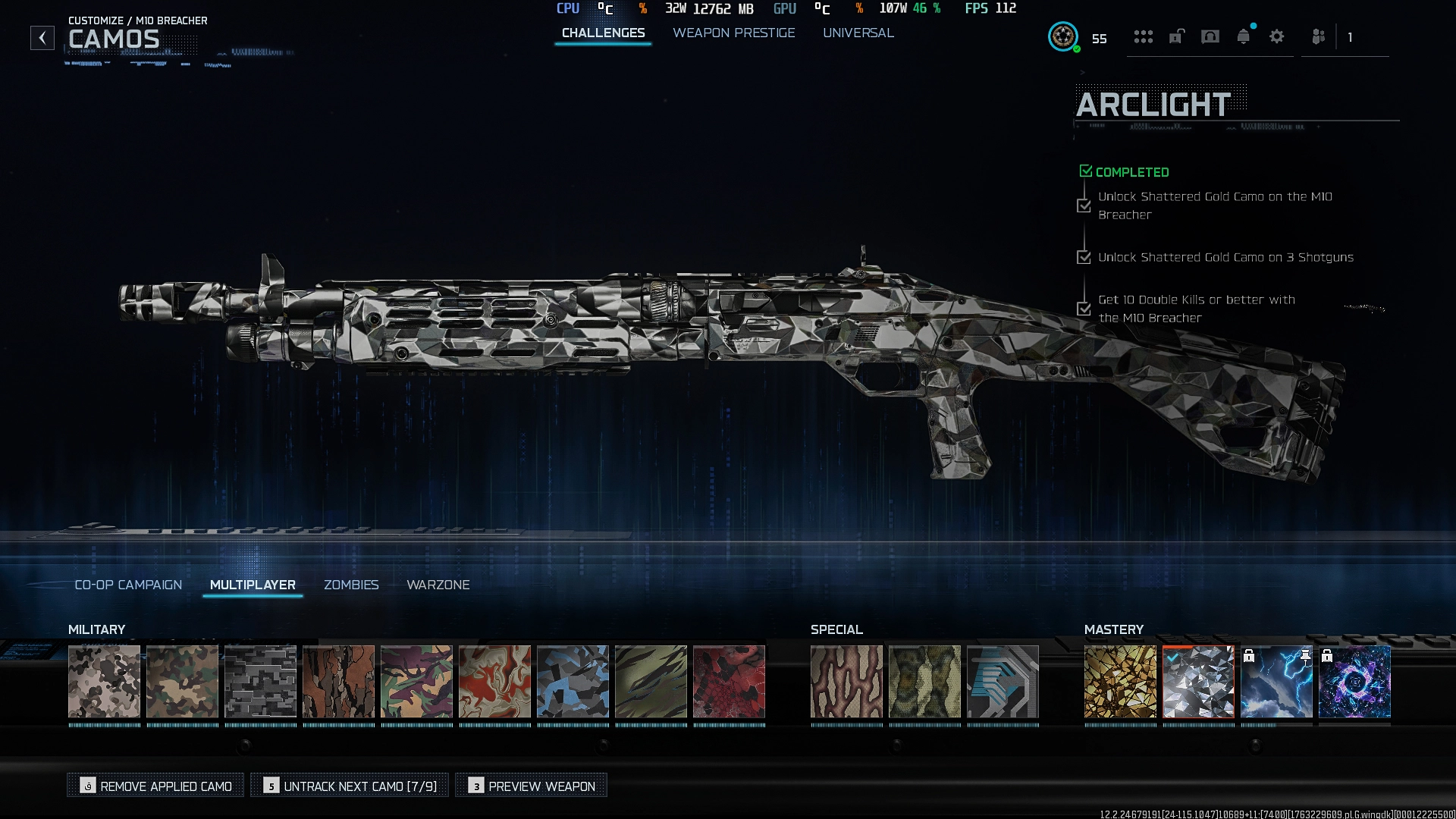The width and height of the screenshot is (1456, 819).
Task: Open the Zombies camo tab
Action: (x=351, y=585)
